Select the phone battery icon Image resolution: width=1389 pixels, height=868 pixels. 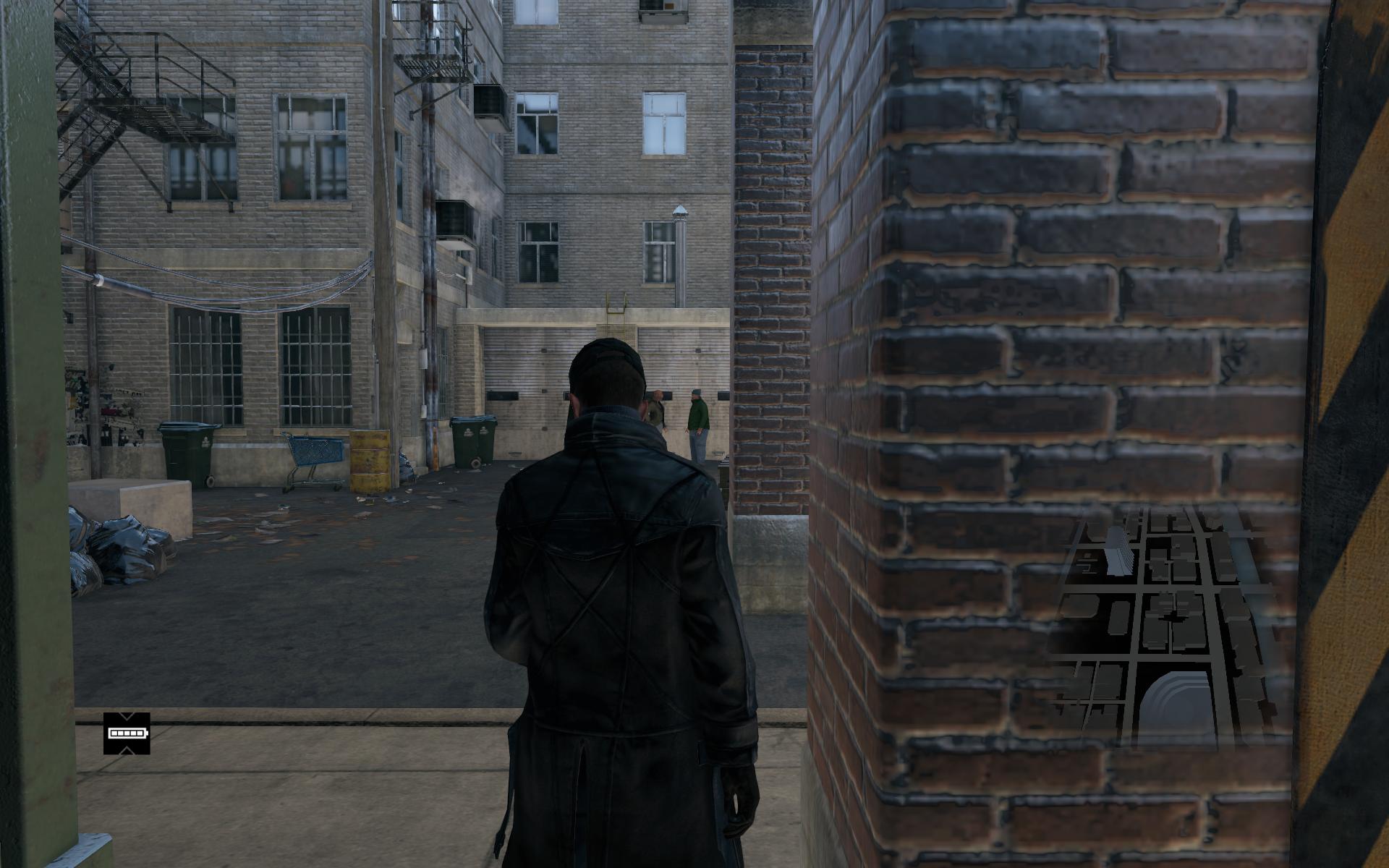pyautogui.click(x=127, y=733)
